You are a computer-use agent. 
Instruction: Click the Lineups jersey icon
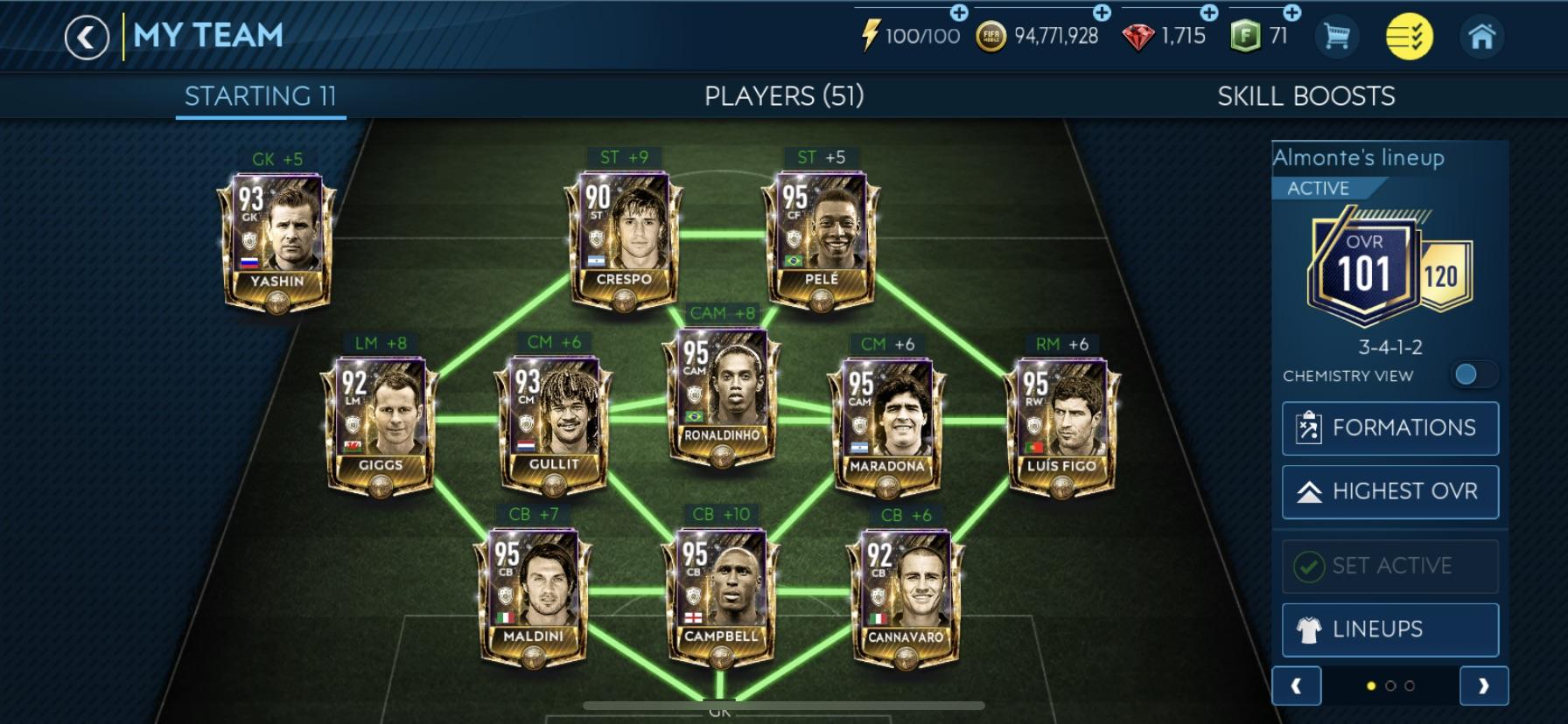1310,629
